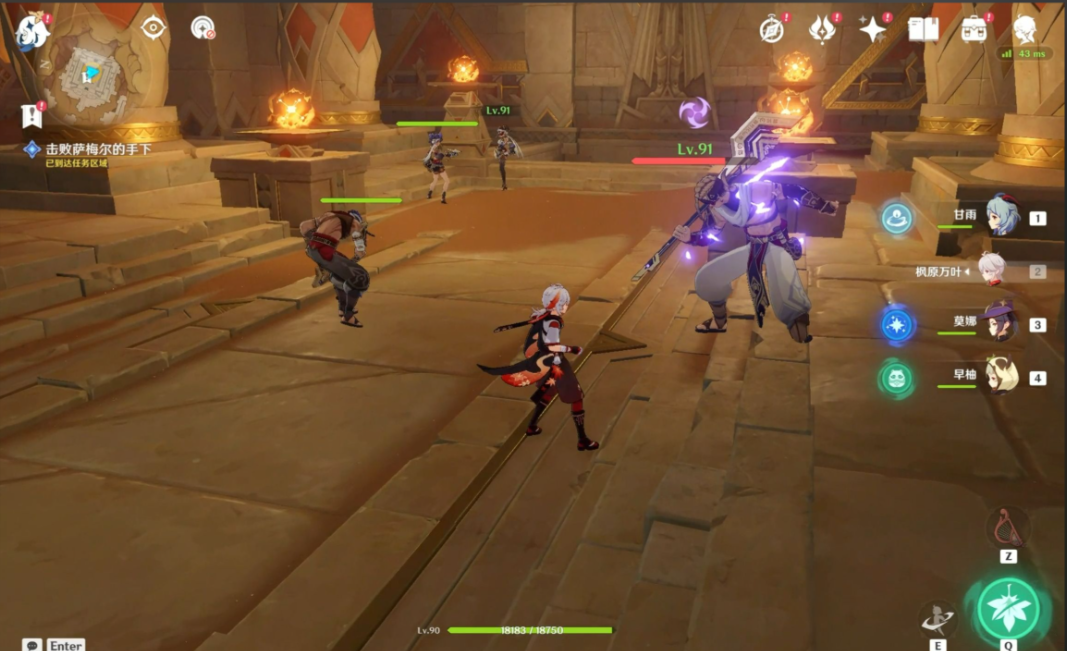Use the bow gadget icon
Screen dimensions: 1067x651
coord(1007,528)
